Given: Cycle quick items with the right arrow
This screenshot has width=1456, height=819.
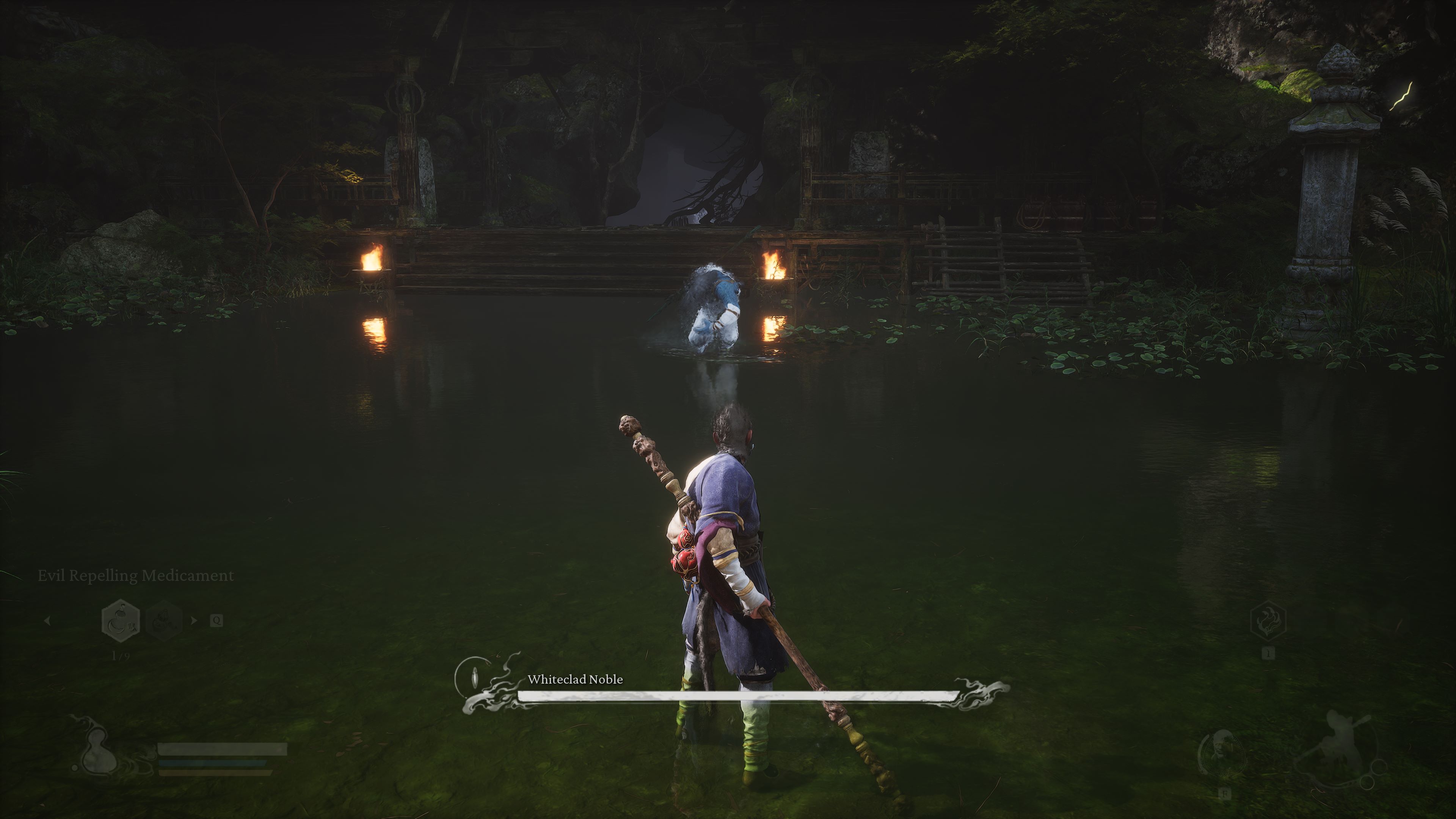Looking at the screenshot, I should (x=194, y=621).
